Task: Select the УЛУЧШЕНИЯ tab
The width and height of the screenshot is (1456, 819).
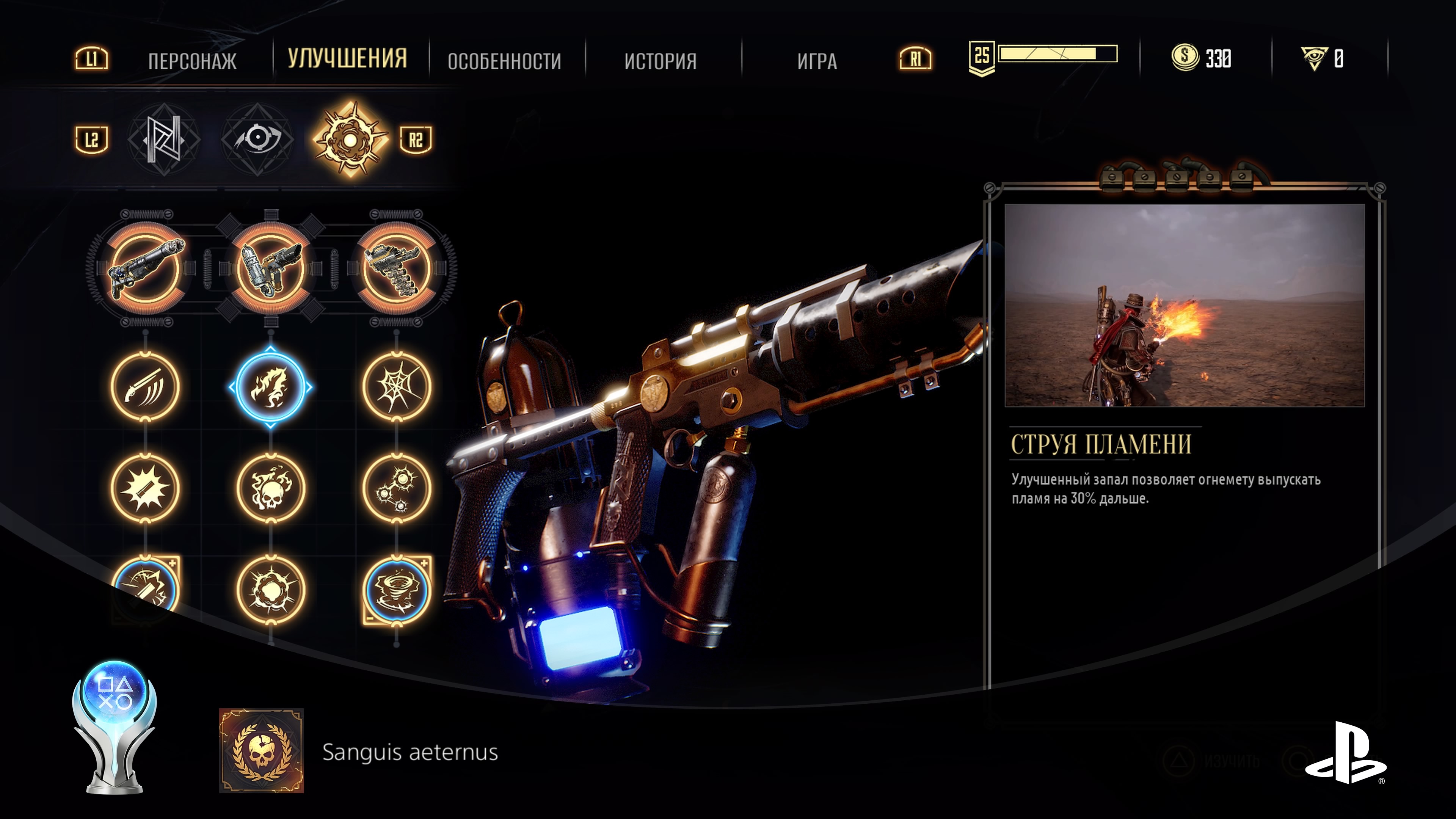Action: tap(347, 58)
